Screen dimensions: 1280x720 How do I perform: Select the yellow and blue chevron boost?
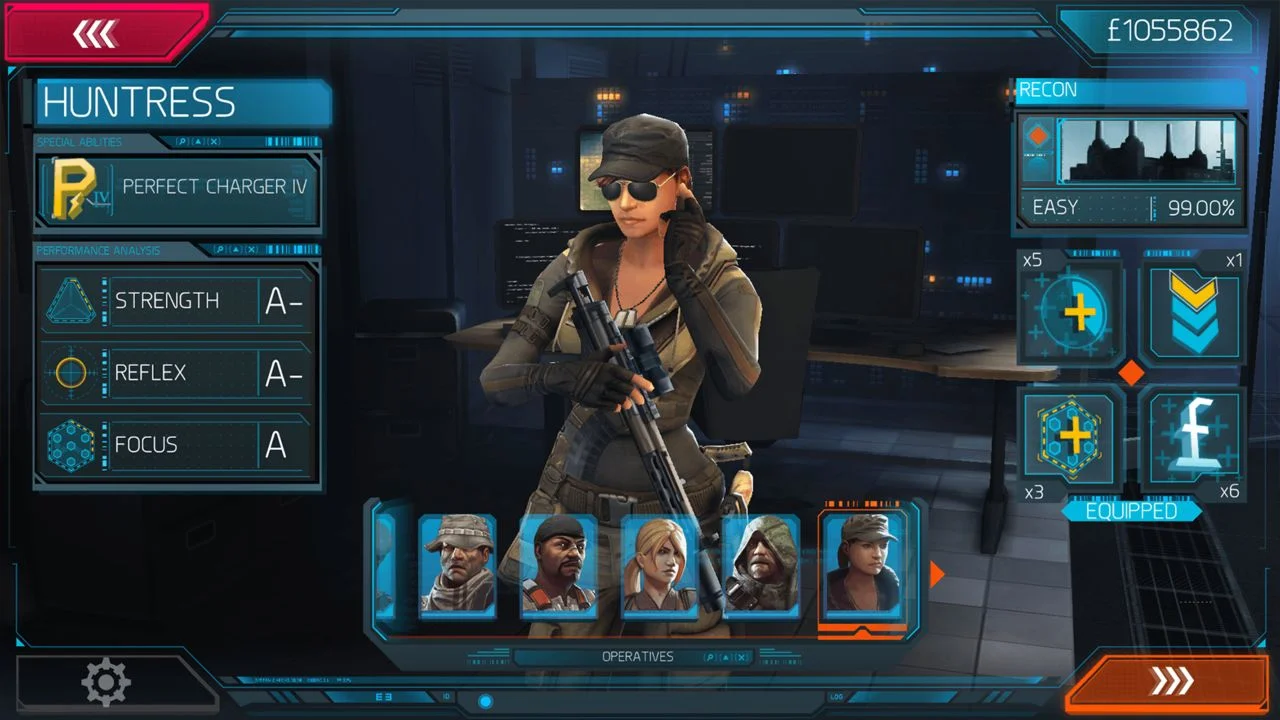[x=1193, y=313]
